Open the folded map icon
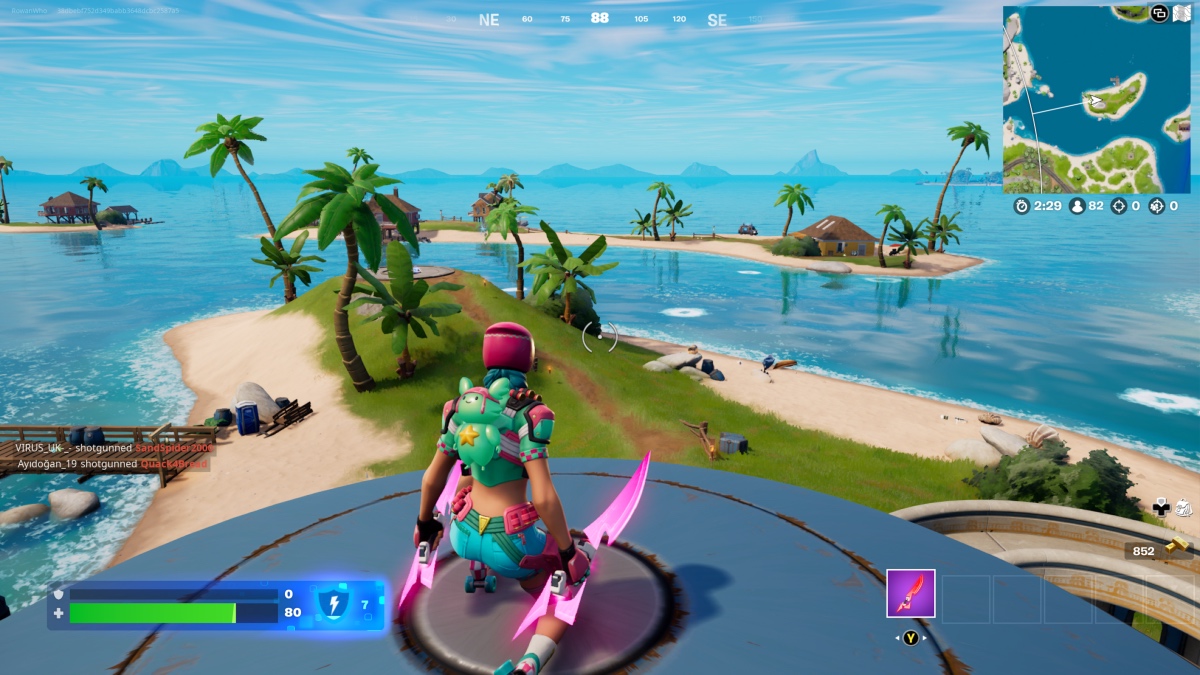The image size is (1200, 675). point(1182,13)
